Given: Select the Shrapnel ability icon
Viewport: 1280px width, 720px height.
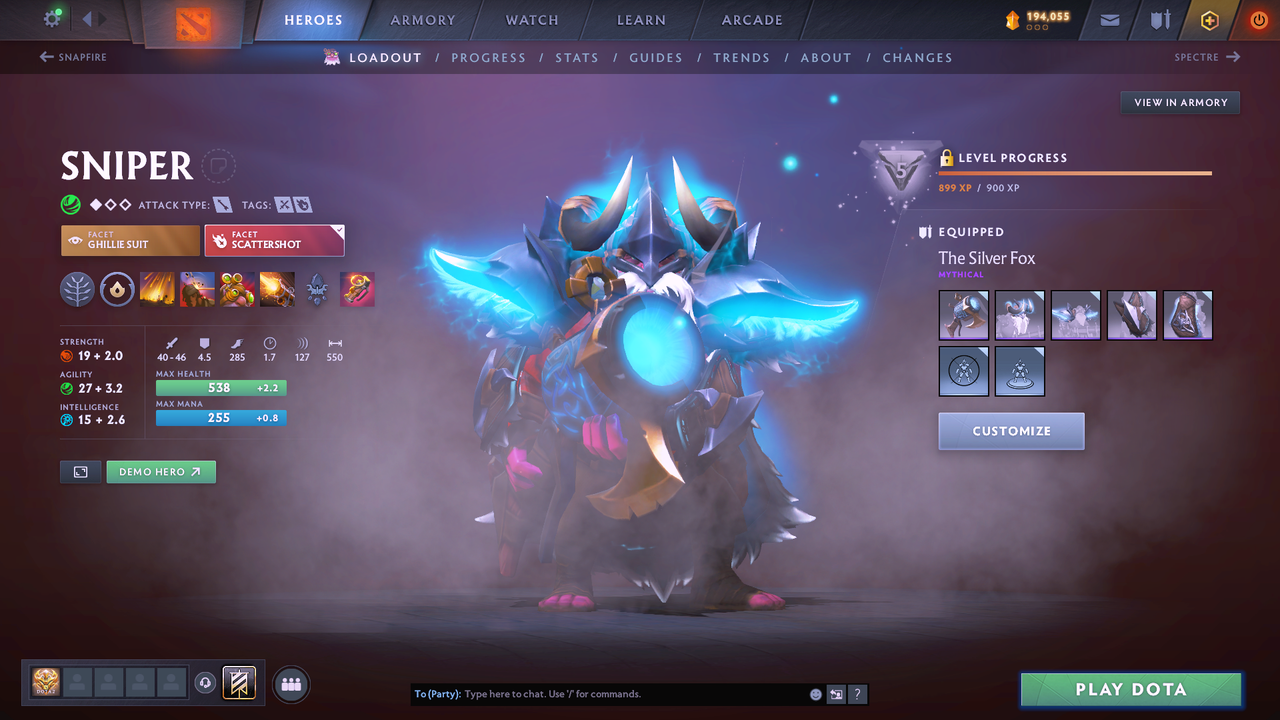Looking at the screenshot, I should point(157,289).
